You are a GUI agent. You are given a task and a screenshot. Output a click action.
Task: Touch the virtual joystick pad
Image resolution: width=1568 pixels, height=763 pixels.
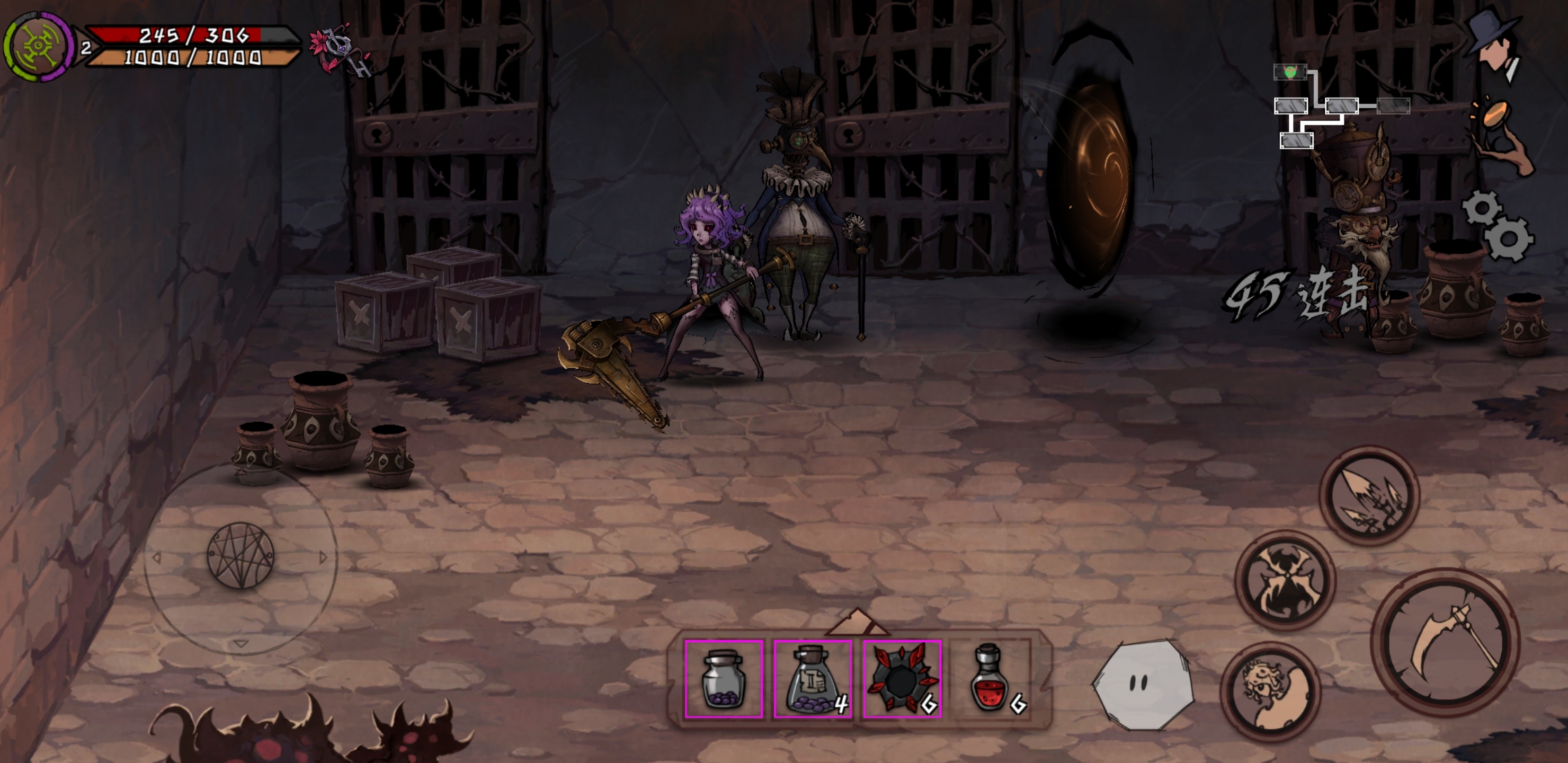point(240,556)
